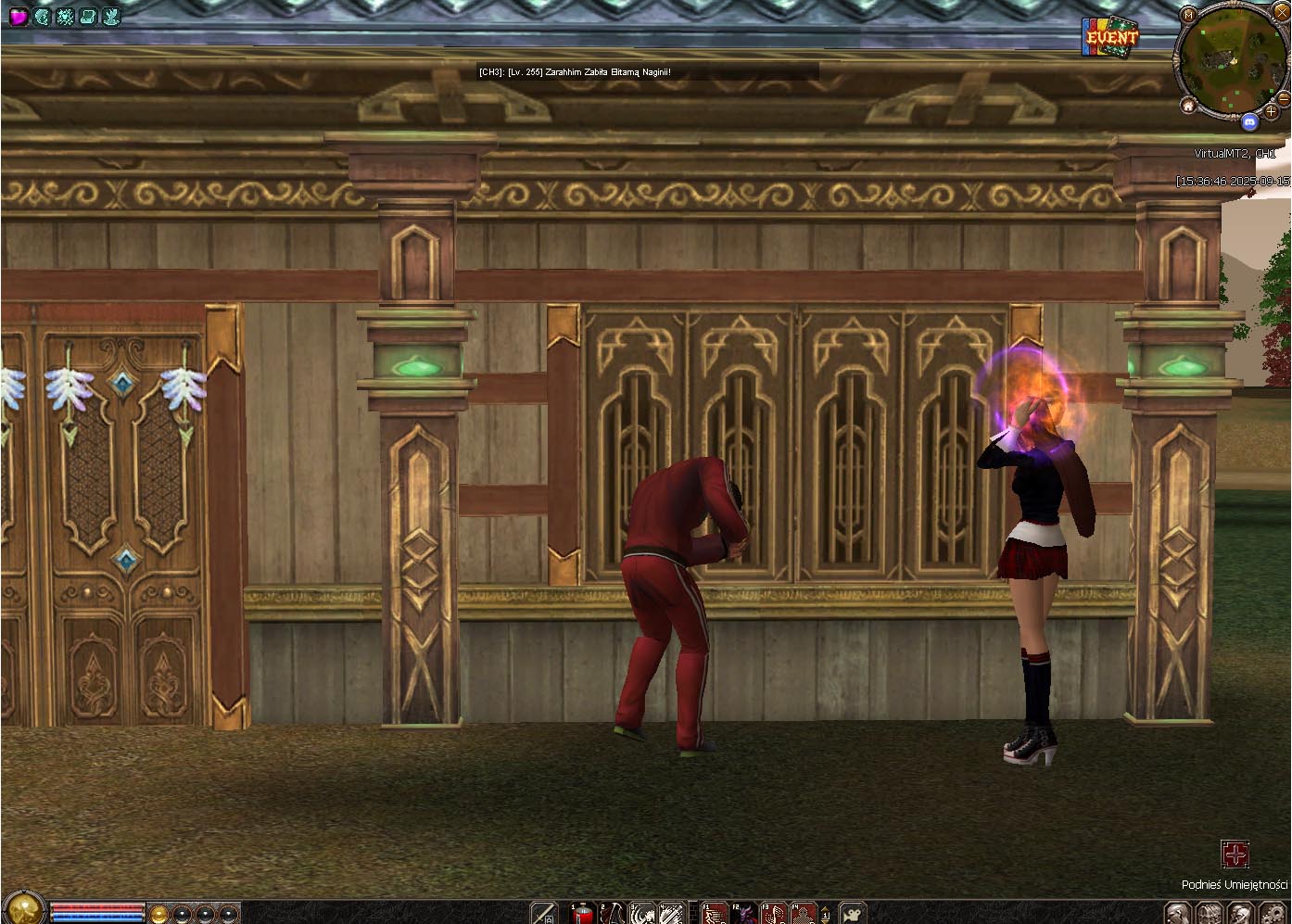The width and height of the screenshot is (1292, 924).
Task: Activate the purple demon skill in F2
Action: coord(744,914)
